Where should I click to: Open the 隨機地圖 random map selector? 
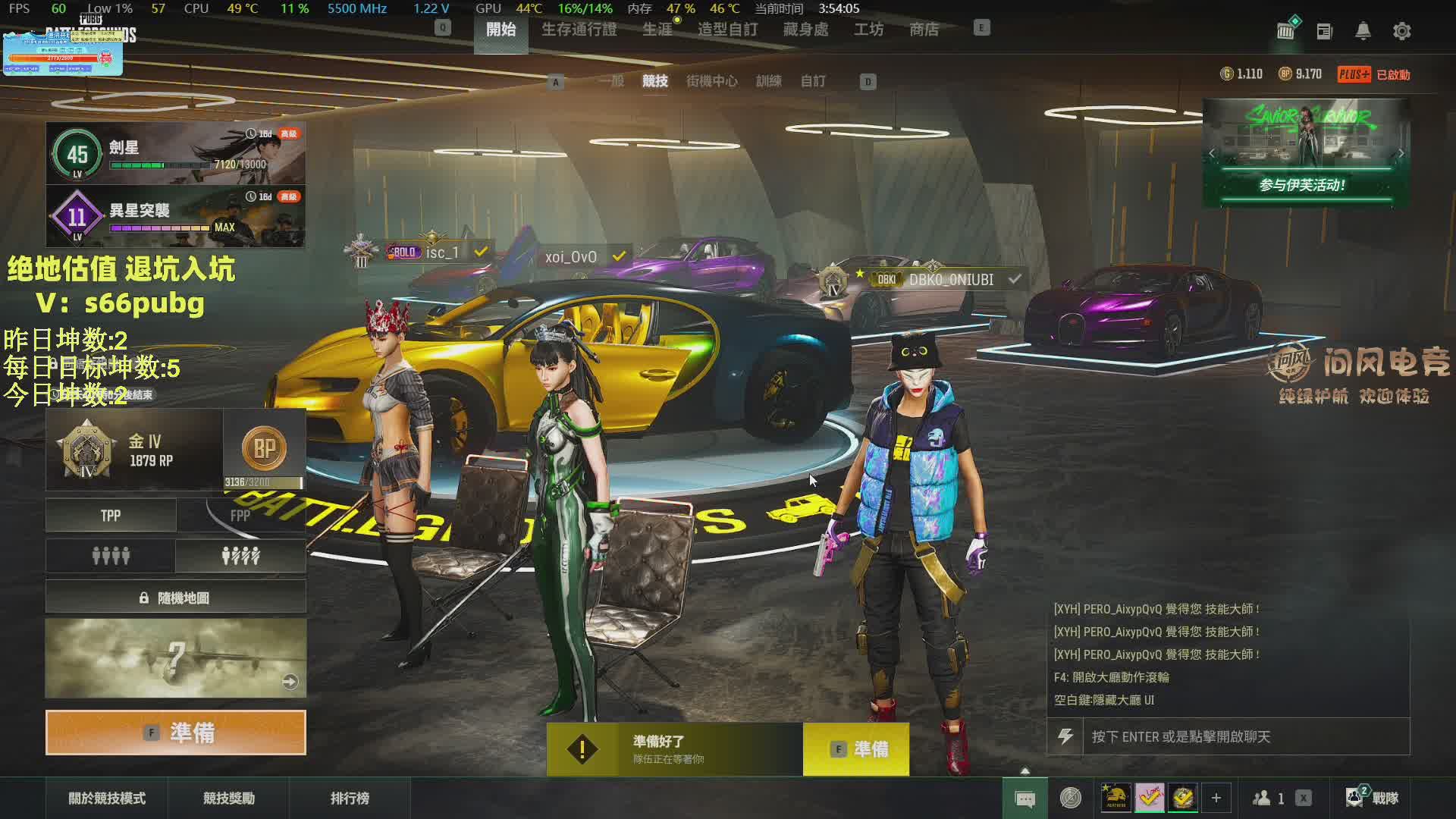[176, 598]
